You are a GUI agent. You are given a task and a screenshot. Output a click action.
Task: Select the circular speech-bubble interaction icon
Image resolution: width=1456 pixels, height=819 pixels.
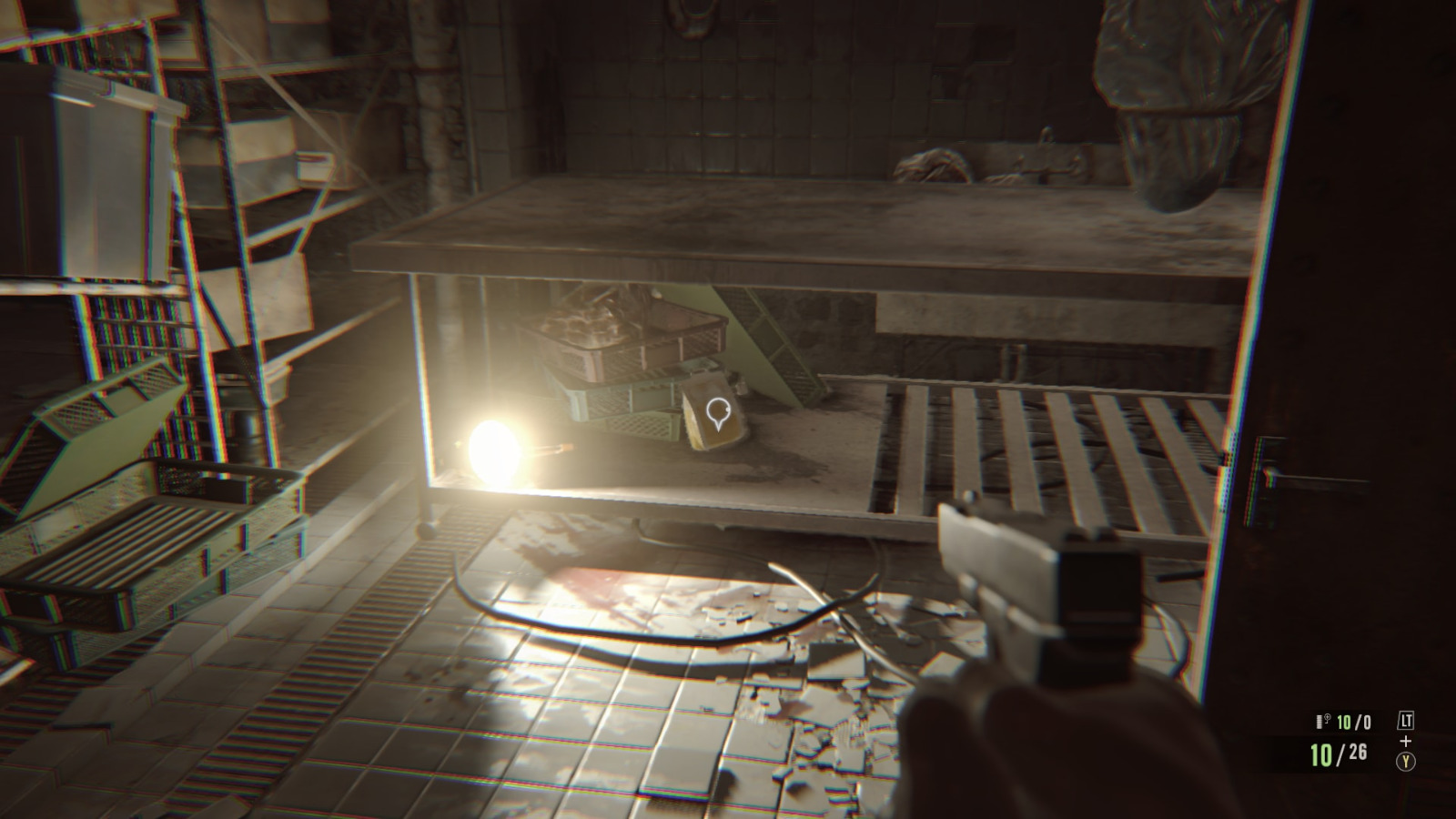(x=718, y=411)
